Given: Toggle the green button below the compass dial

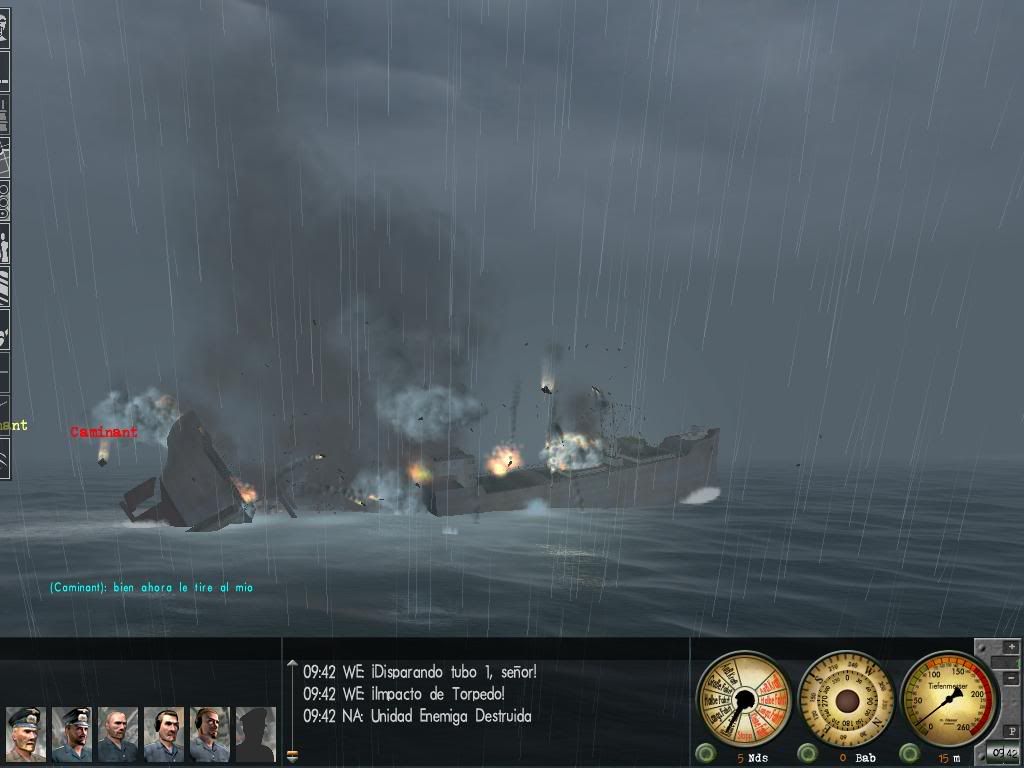Looking at the screenshot, I should pyautogui.click(x=807, y=752).
